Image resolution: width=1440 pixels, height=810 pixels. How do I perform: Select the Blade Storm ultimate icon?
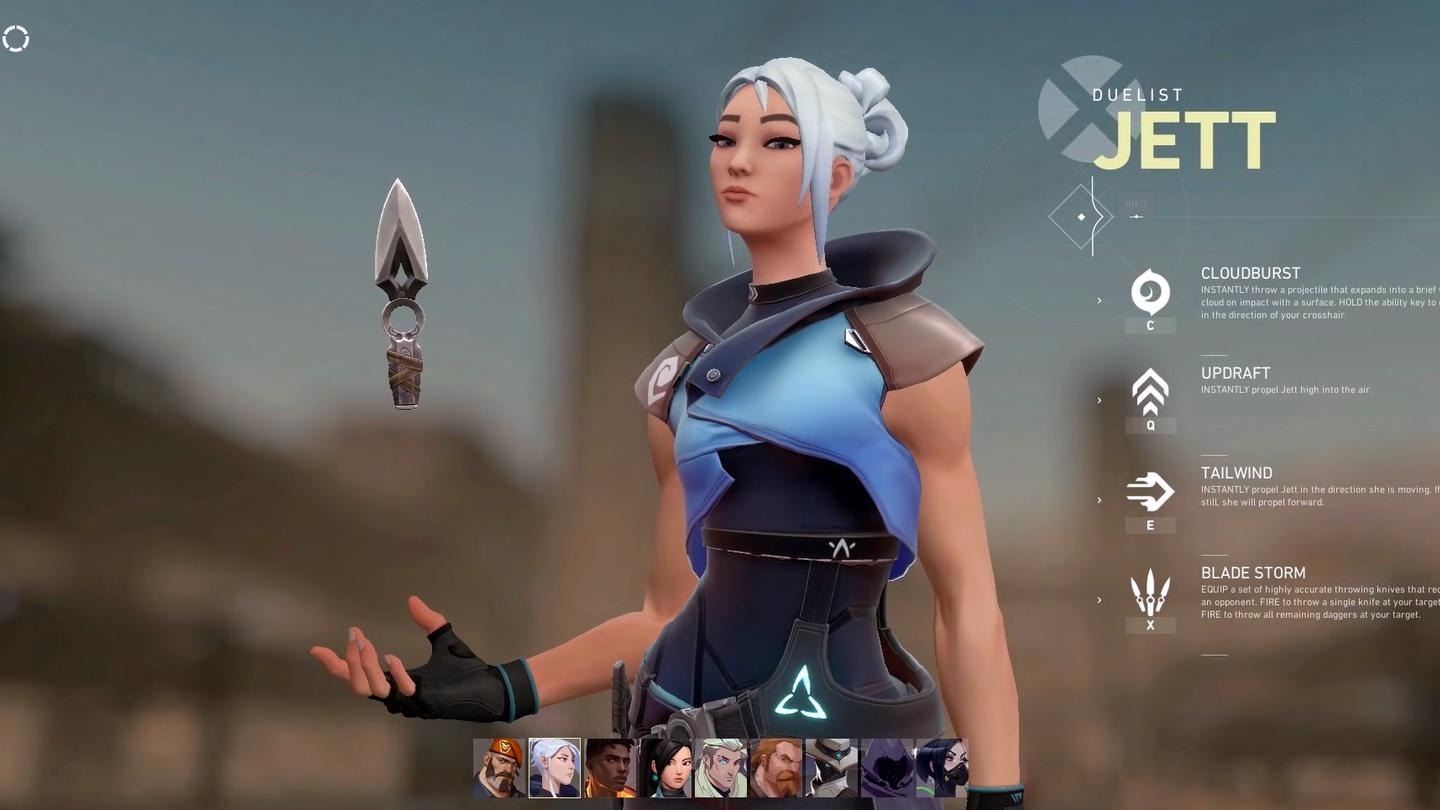(1150, 590)
